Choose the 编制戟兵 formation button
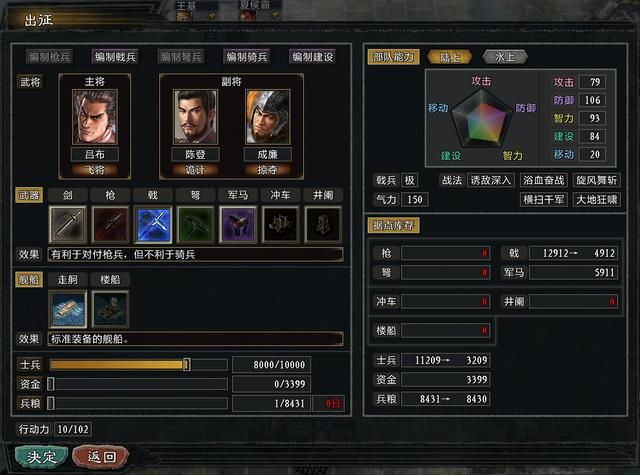This screenshot has height=475, width=640. (117, 57)
